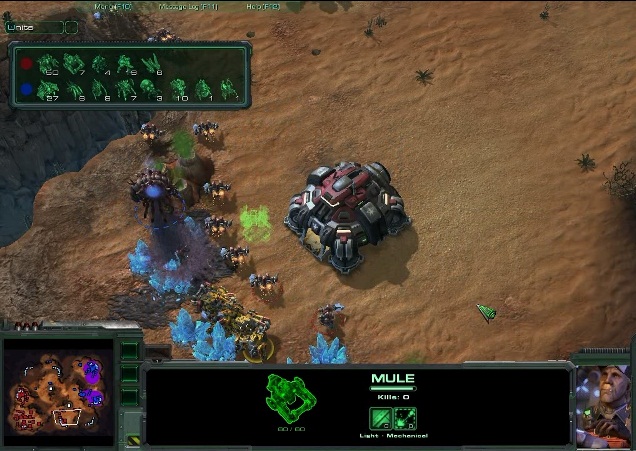Click the small button beside Units dropdown
Screen dimensions: 636x451
click(72, 27)
